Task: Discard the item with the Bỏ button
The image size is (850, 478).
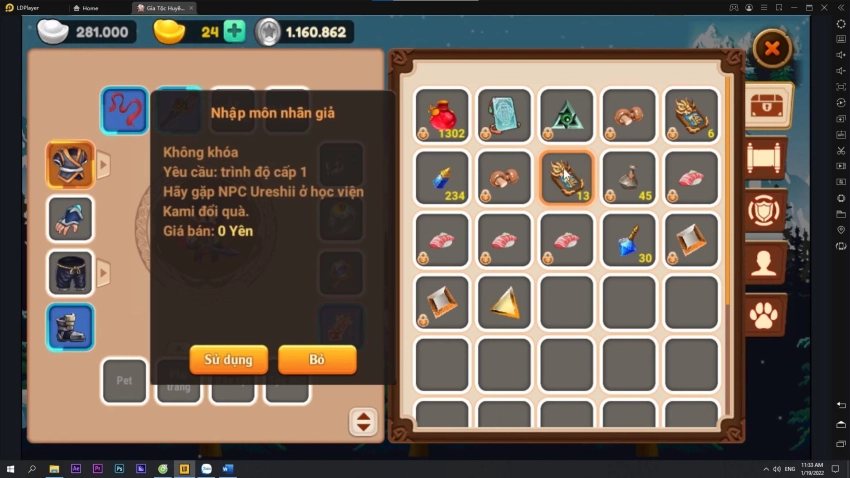Action: tap(317, 360)
